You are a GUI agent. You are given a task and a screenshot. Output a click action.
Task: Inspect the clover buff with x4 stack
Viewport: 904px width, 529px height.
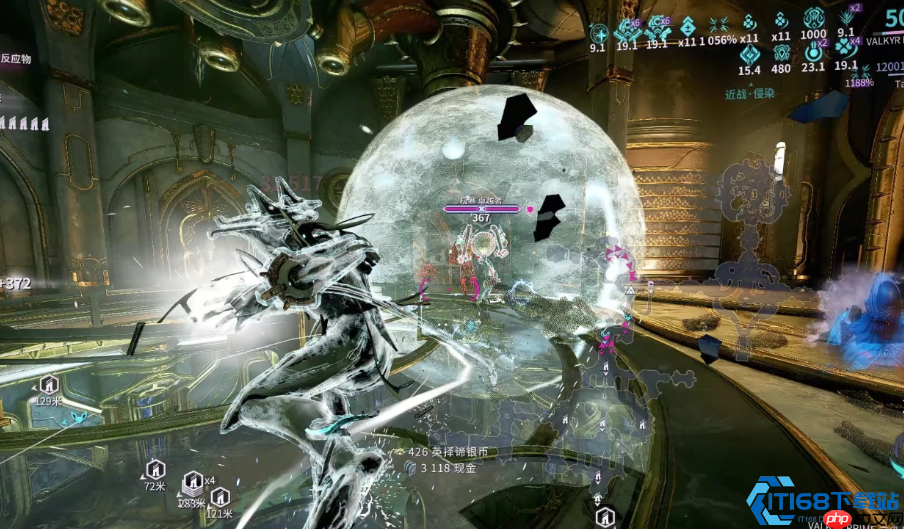[x=846, y=47]
